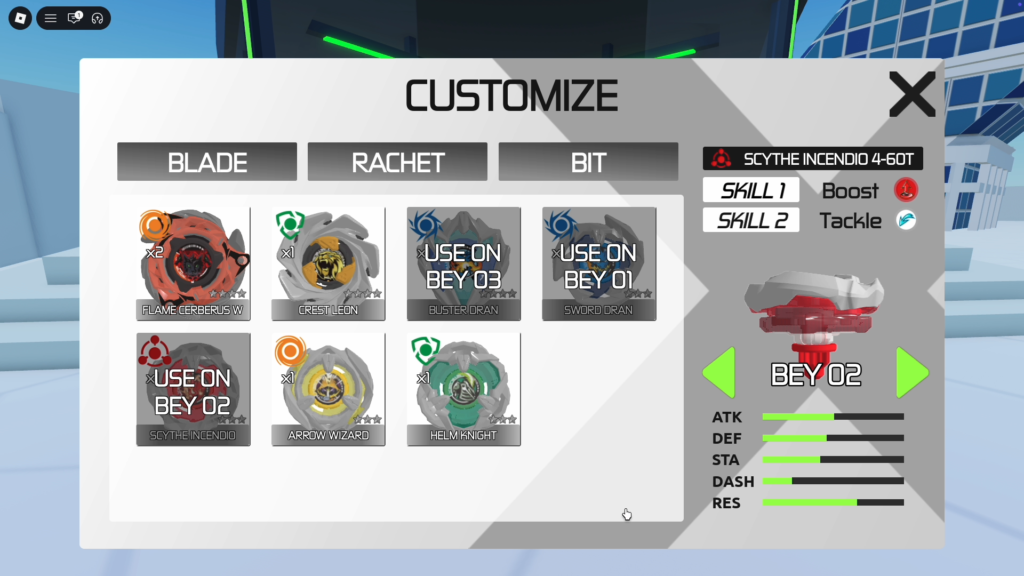Click the Skill 1 button
1024x576 pixels.
(x=751, y=190)
